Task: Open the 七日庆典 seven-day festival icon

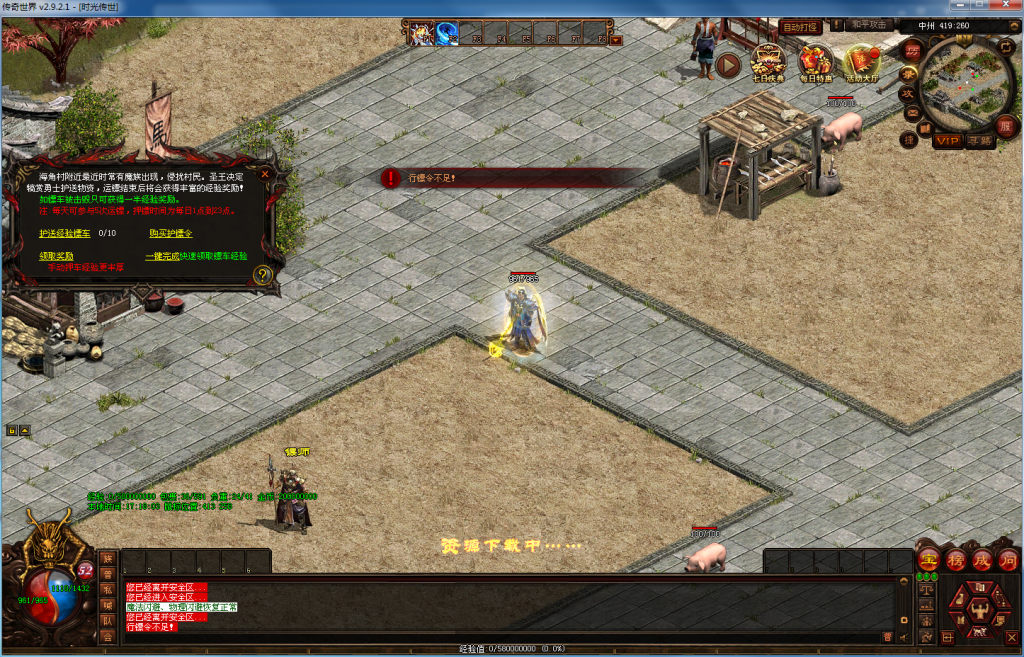Action: pyautogui.click(x=767, y=62)
